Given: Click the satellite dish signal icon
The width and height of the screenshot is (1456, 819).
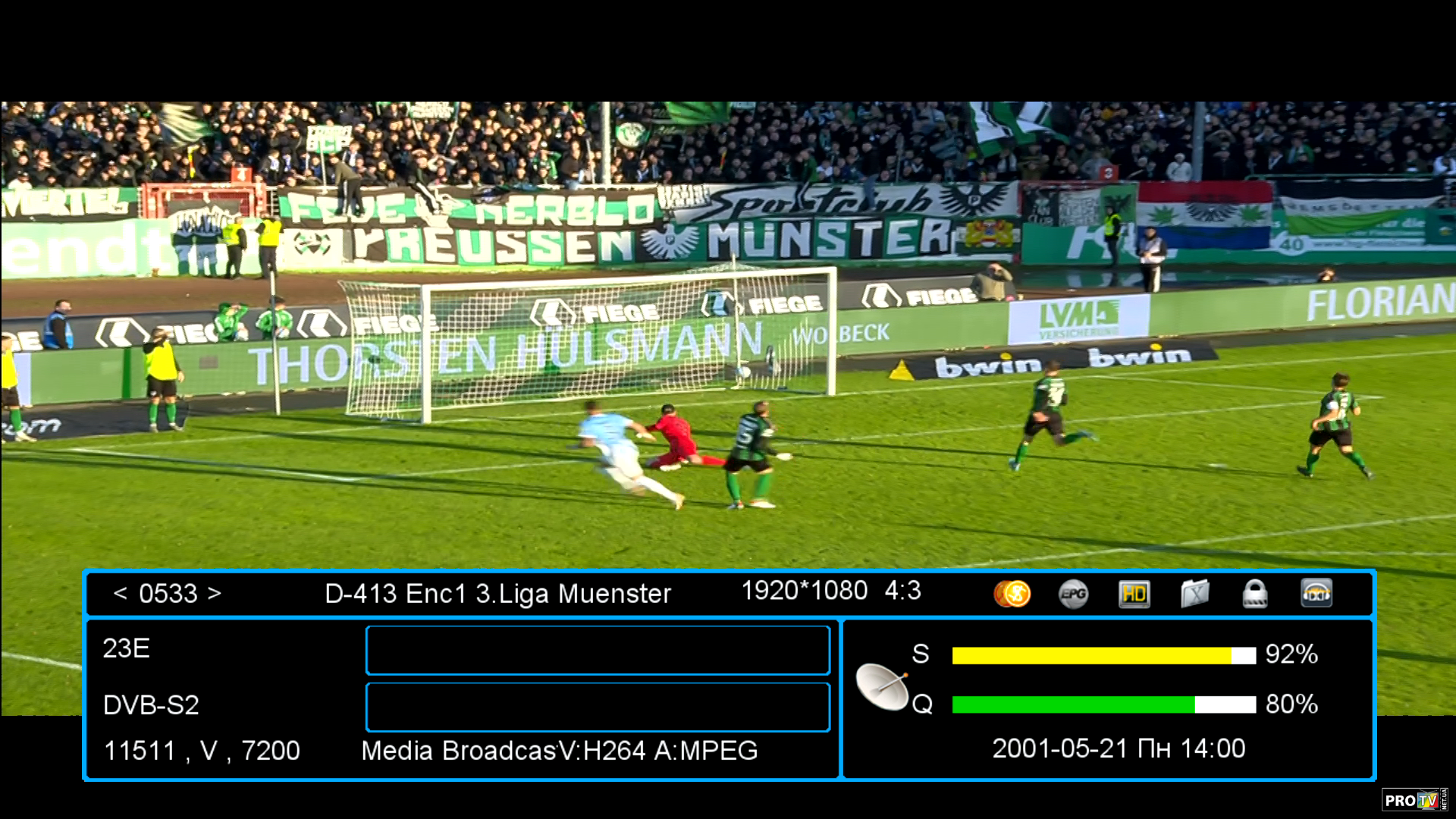Looking at the screenshot, I should tap(882, 686).
